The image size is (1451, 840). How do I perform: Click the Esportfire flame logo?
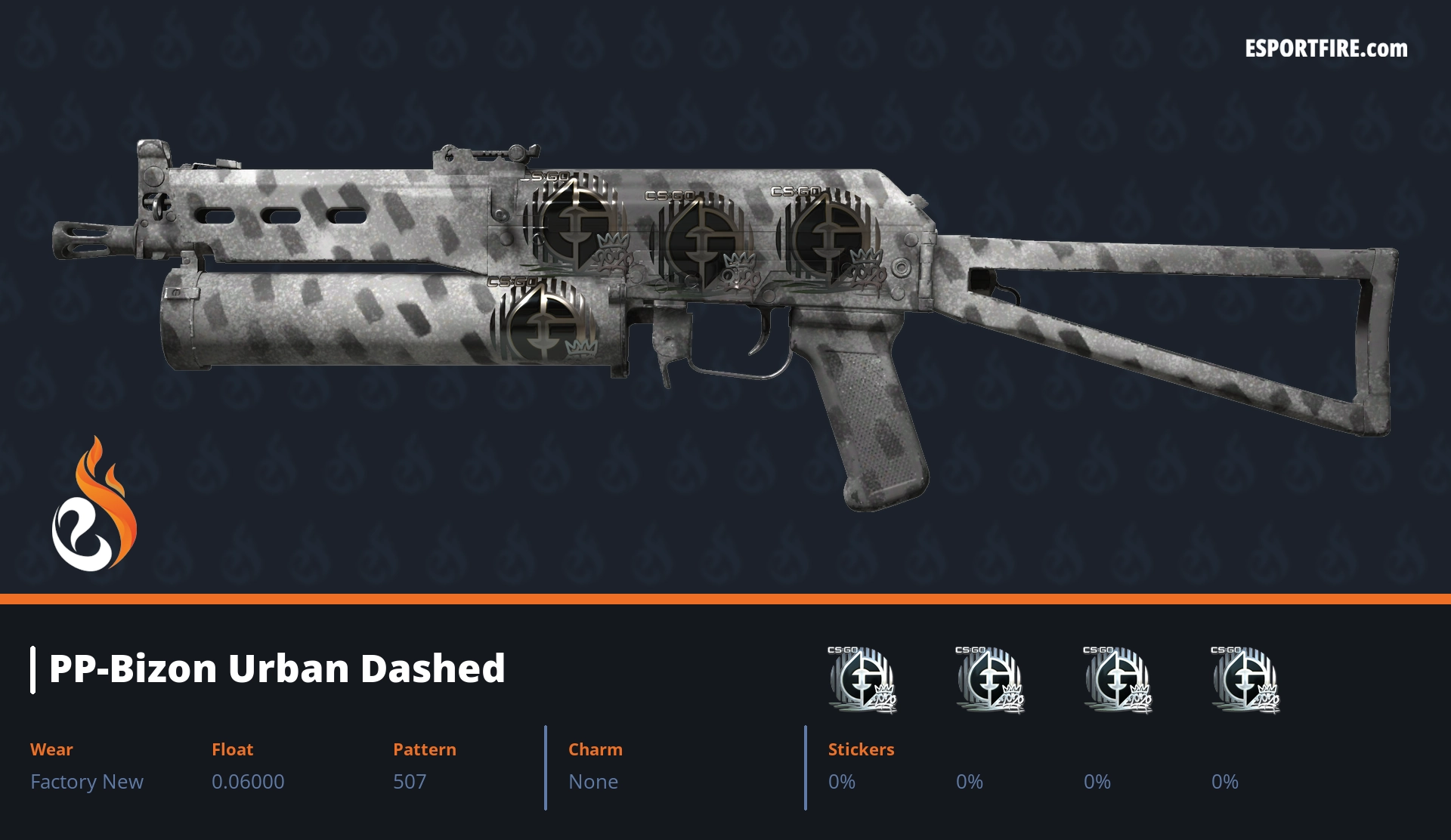(94, 506)
